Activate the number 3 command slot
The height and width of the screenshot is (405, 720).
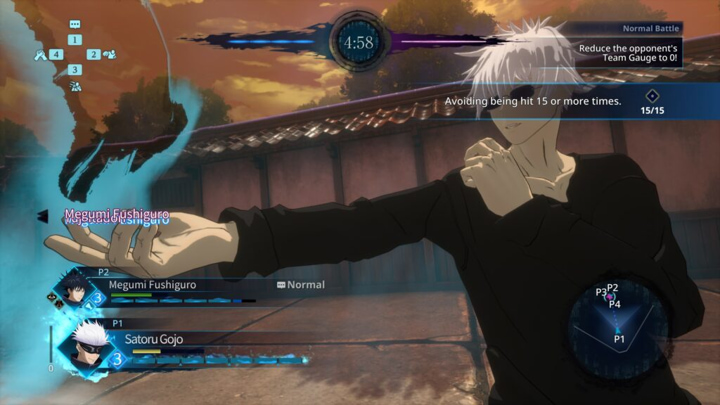[x=75, y=70]
